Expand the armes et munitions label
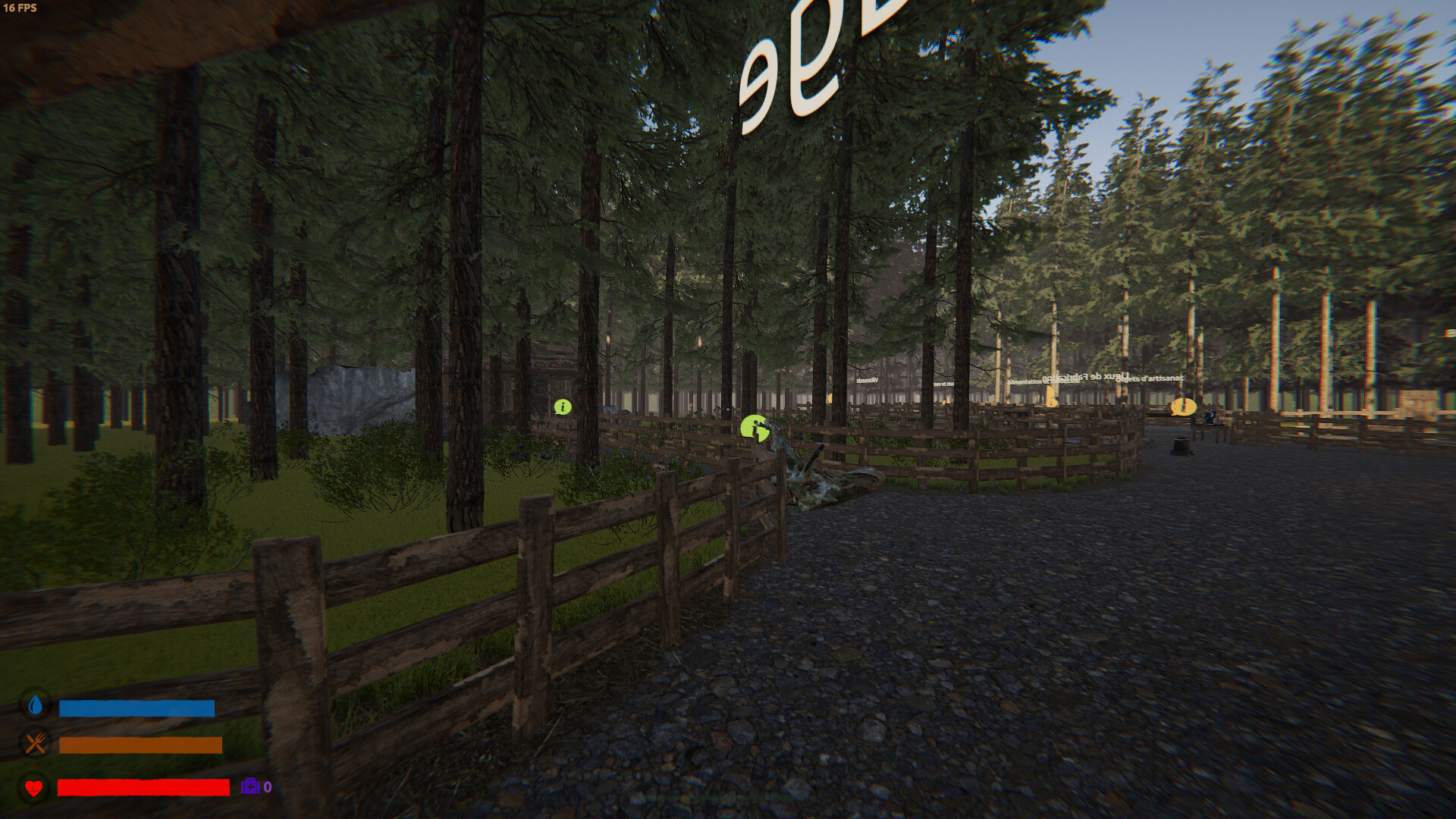The width and height of the screenshot is (1456, 819). coord(943,384)
